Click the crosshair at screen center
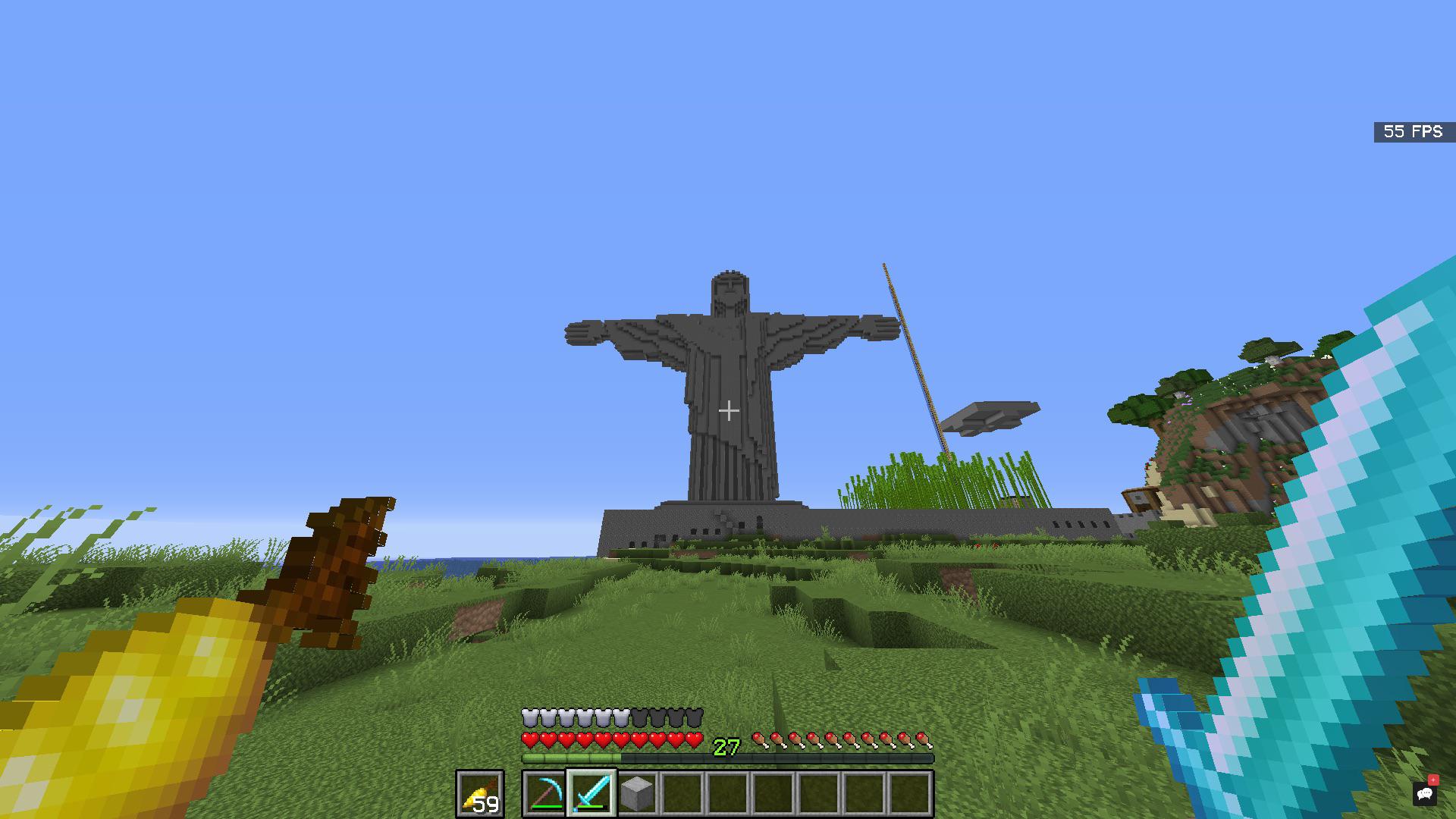1456x819 pixels. (728, 409)
